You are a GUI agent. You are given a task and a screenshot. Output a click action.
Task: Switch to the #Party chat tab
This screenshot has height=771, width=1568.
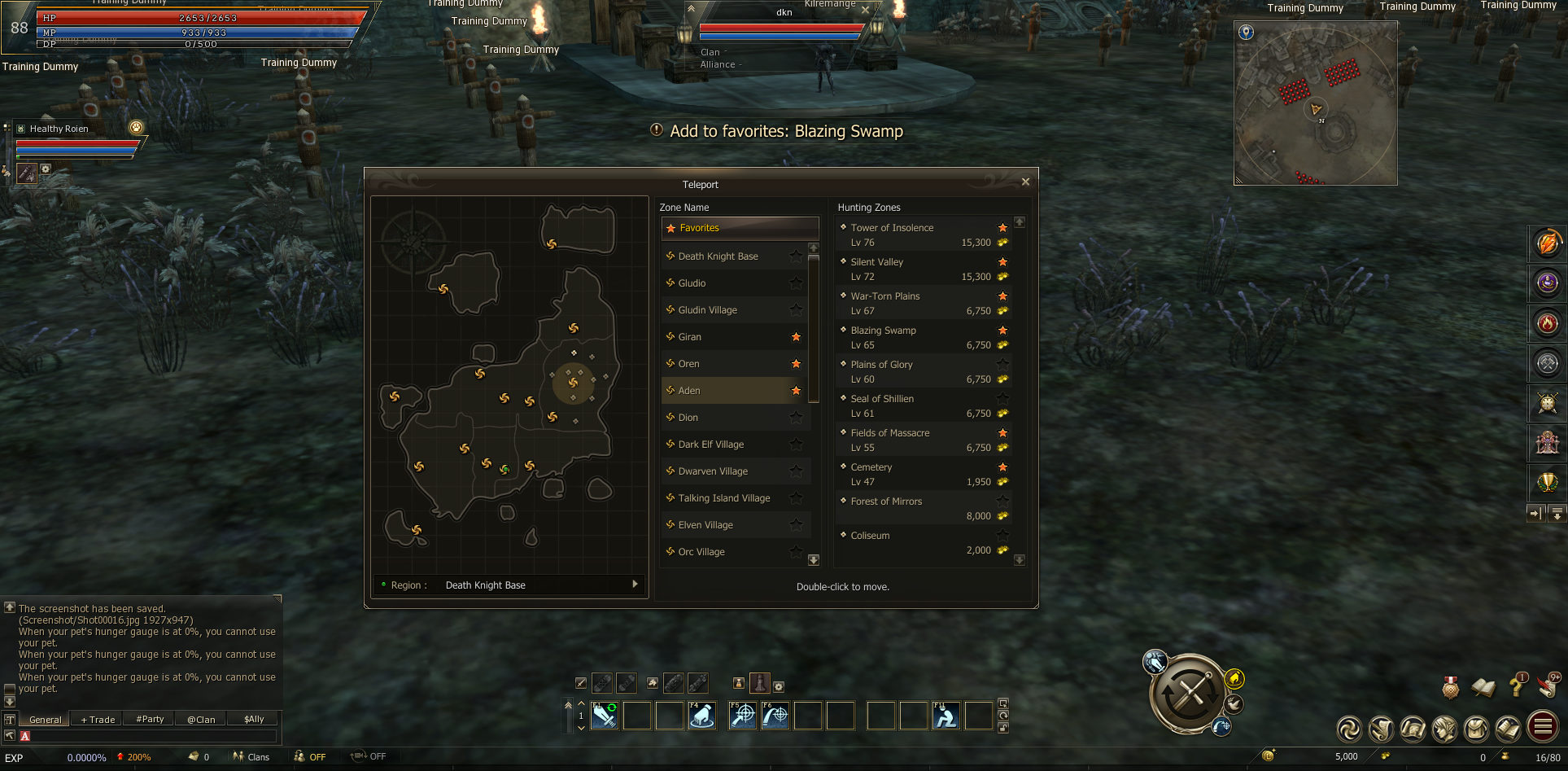150,719
